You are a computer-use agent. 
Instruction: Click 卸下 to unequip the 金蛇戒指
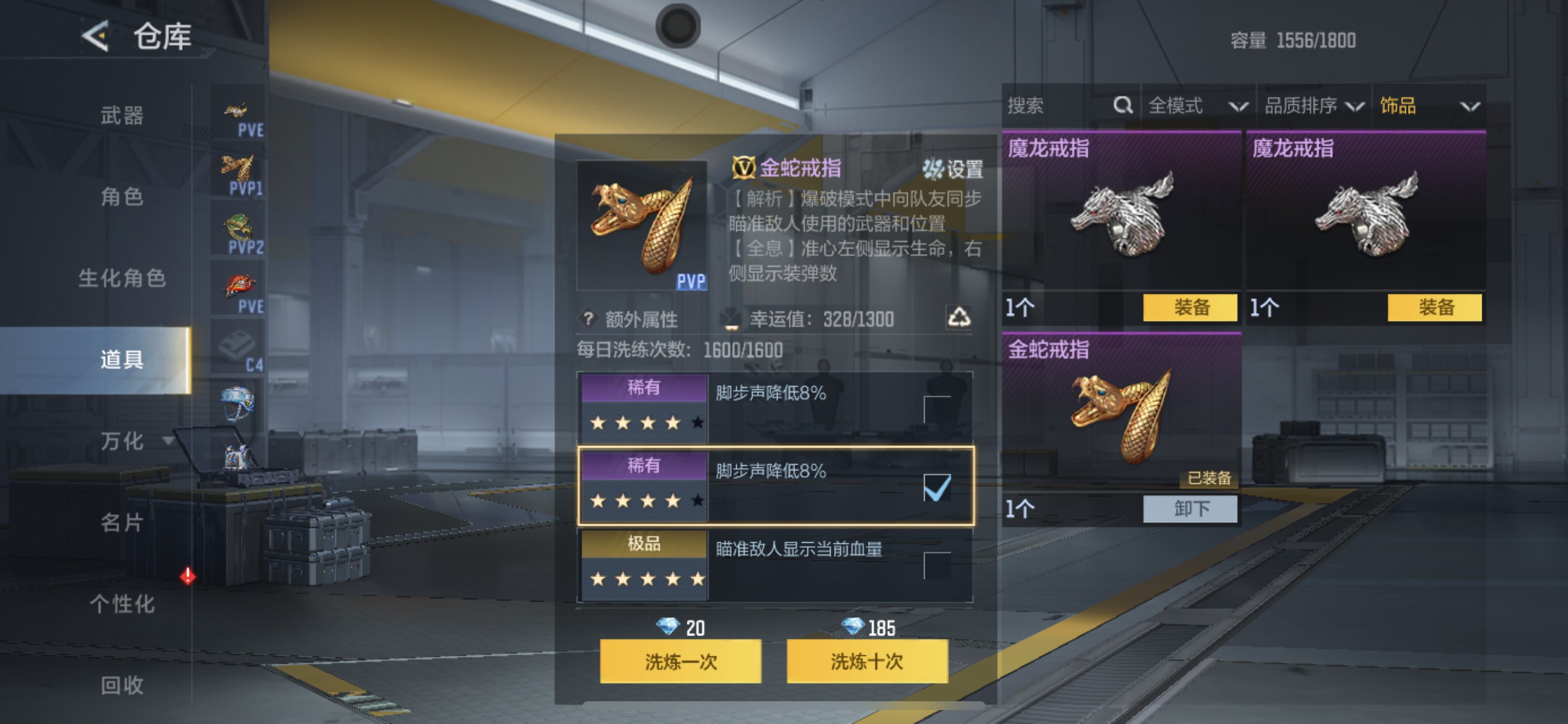coord(1189,509)
